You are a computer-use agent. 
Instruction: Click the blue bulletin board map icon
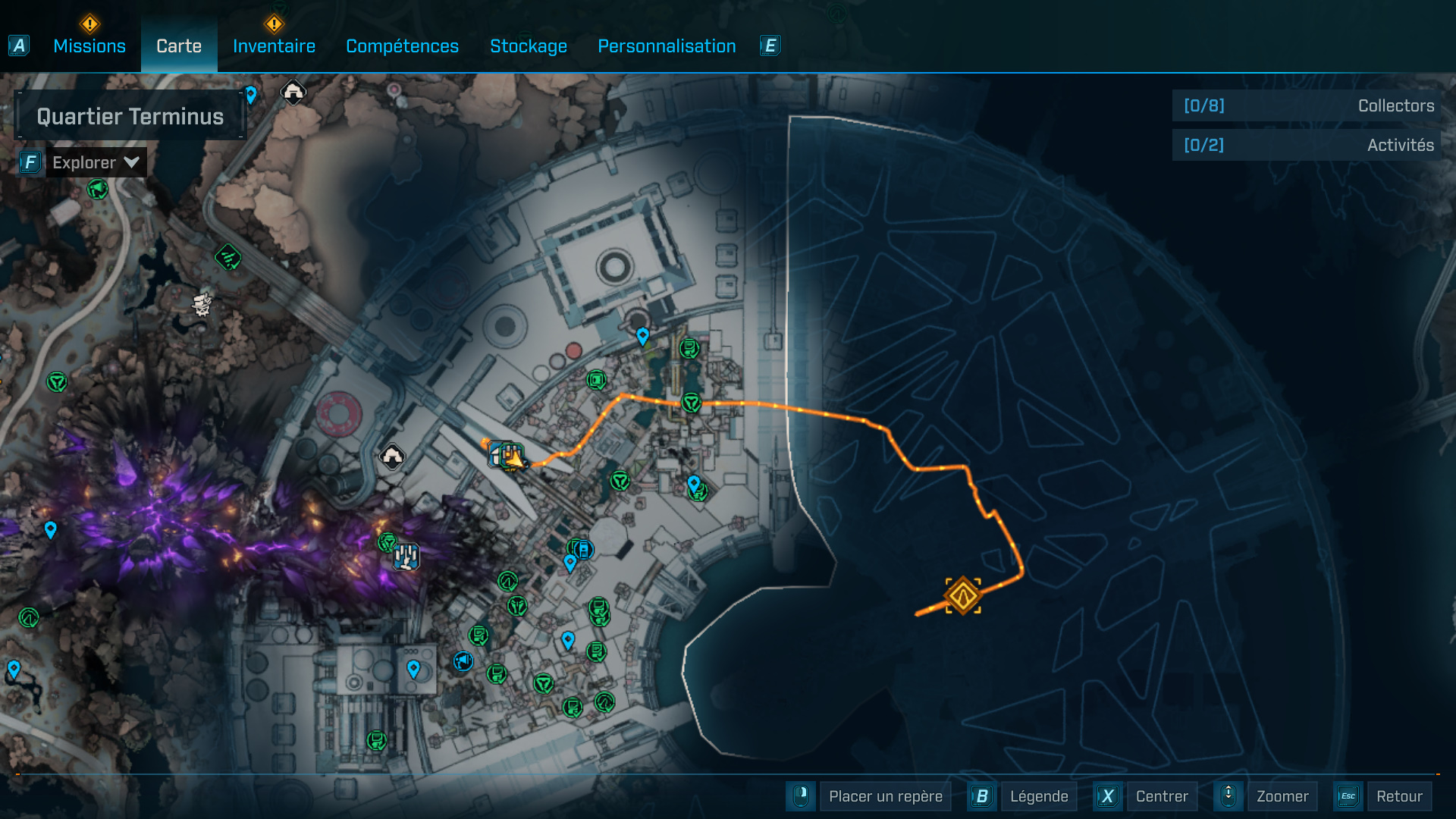pyautogui.click(x=583, y=550)
